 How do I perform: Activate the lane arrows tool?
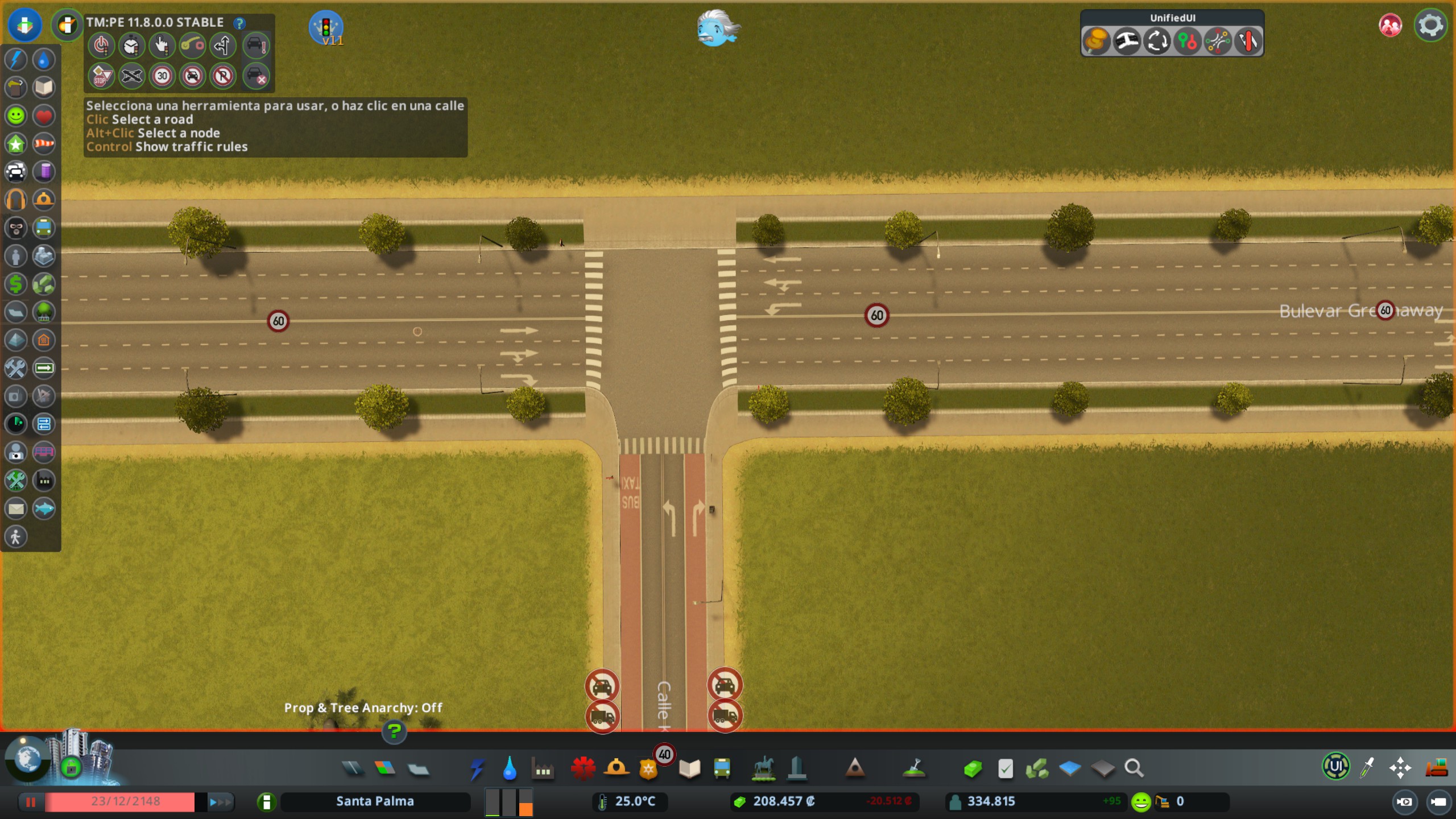pyautogui.click(x=223, y=45)
